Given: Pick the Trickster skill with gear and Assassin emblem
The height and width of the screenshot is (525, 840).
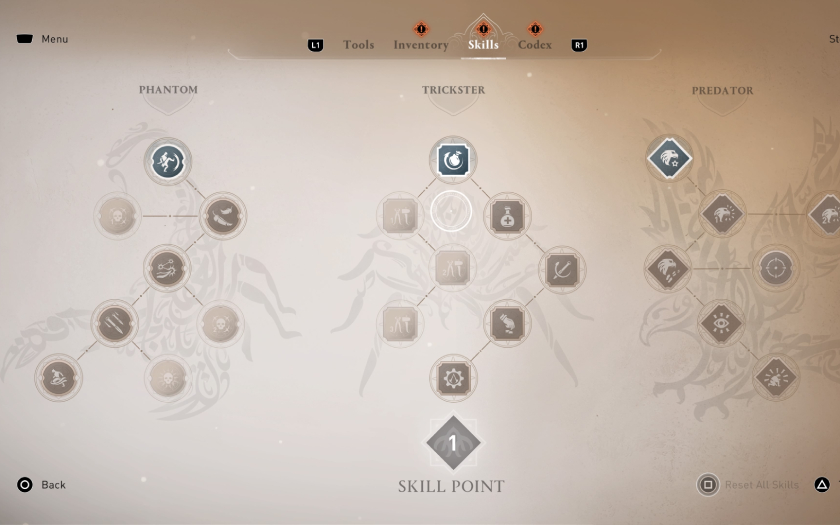Looking at the screenshot, I should pos(453,378).
